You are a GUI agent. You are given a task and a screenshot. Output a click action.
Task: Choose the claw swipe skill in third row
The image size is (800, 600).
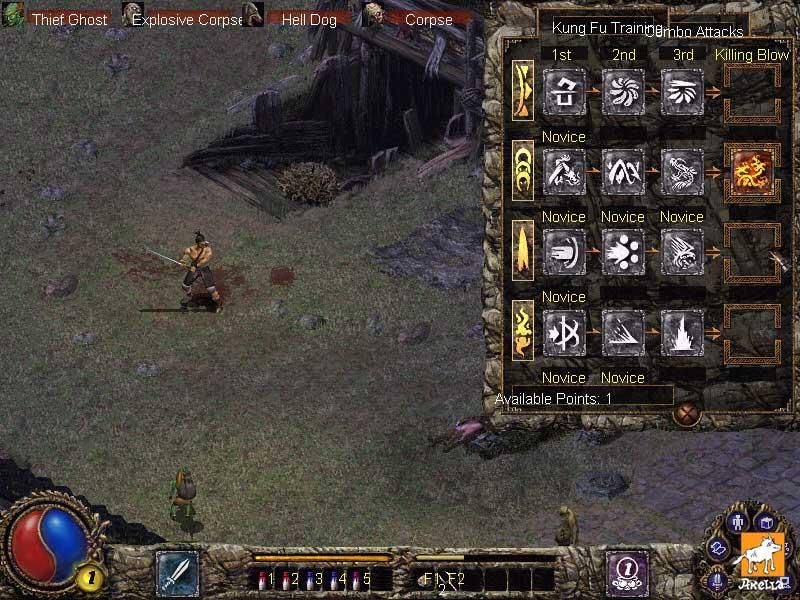click(x=682, y=252)
